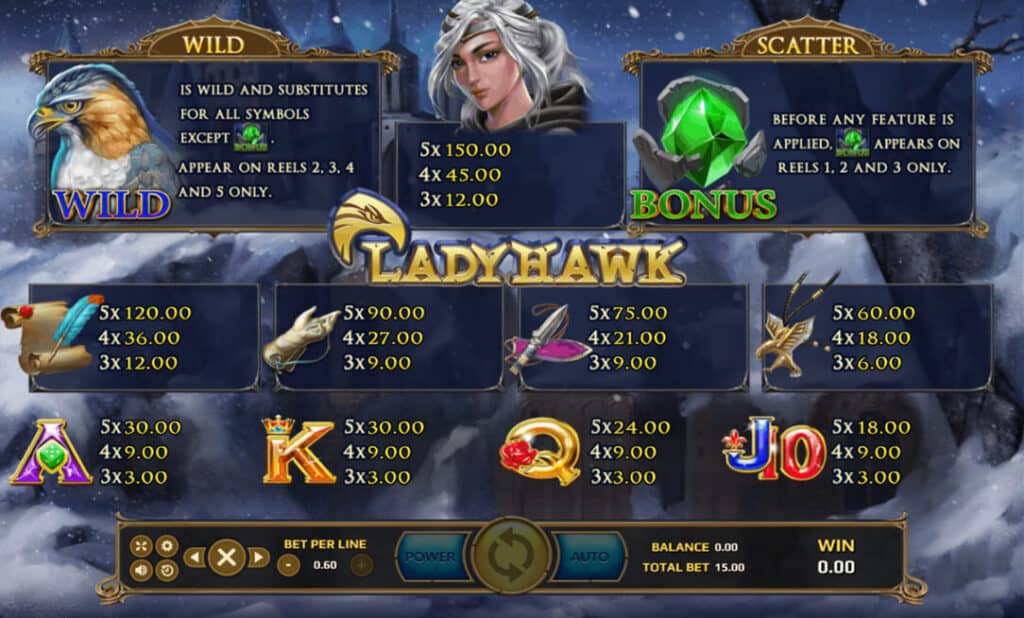Activate the POWER spin button
Image resolution: width=1024 pixels, height=618 pixels.
(x=431, y=556)
